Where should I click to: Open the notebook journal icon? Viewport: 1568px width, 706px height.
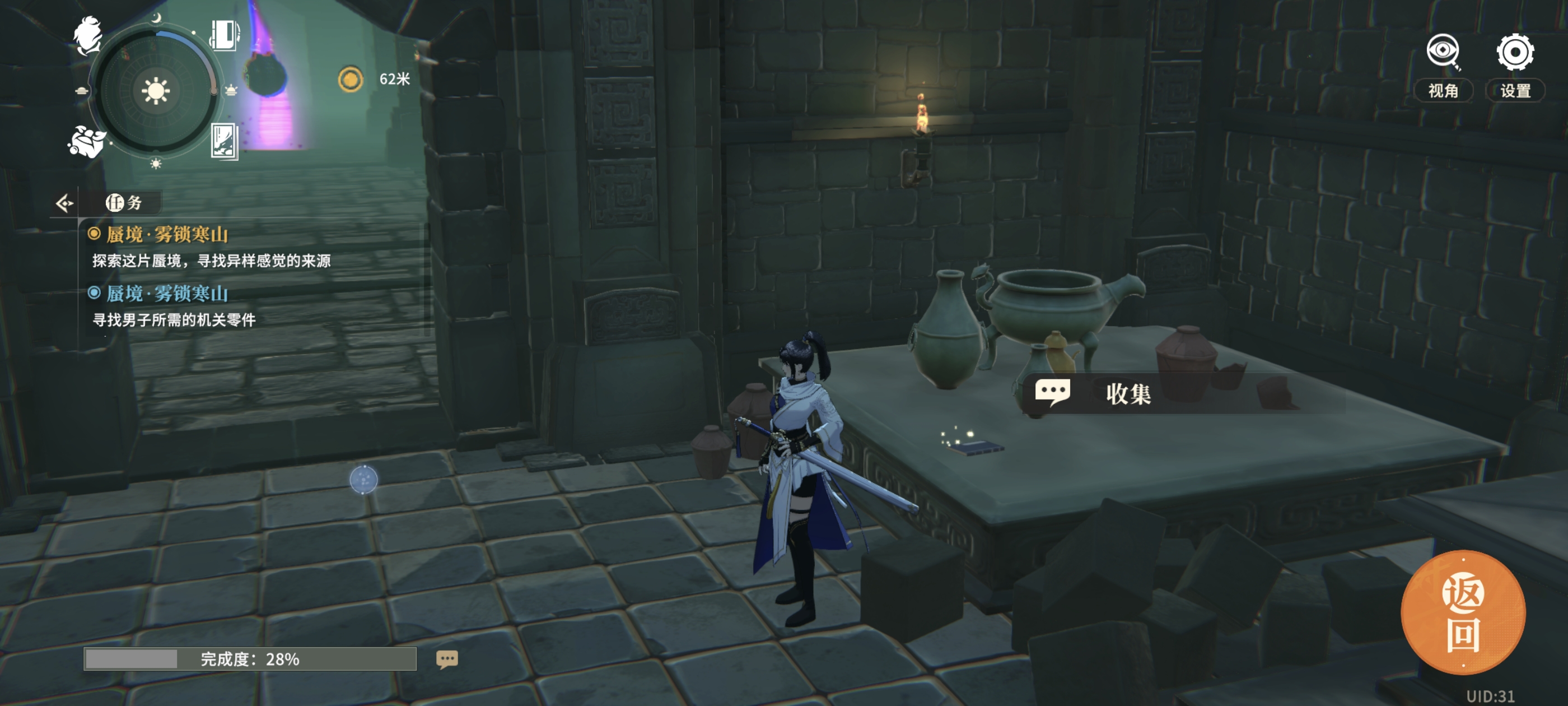pos(225,35)
